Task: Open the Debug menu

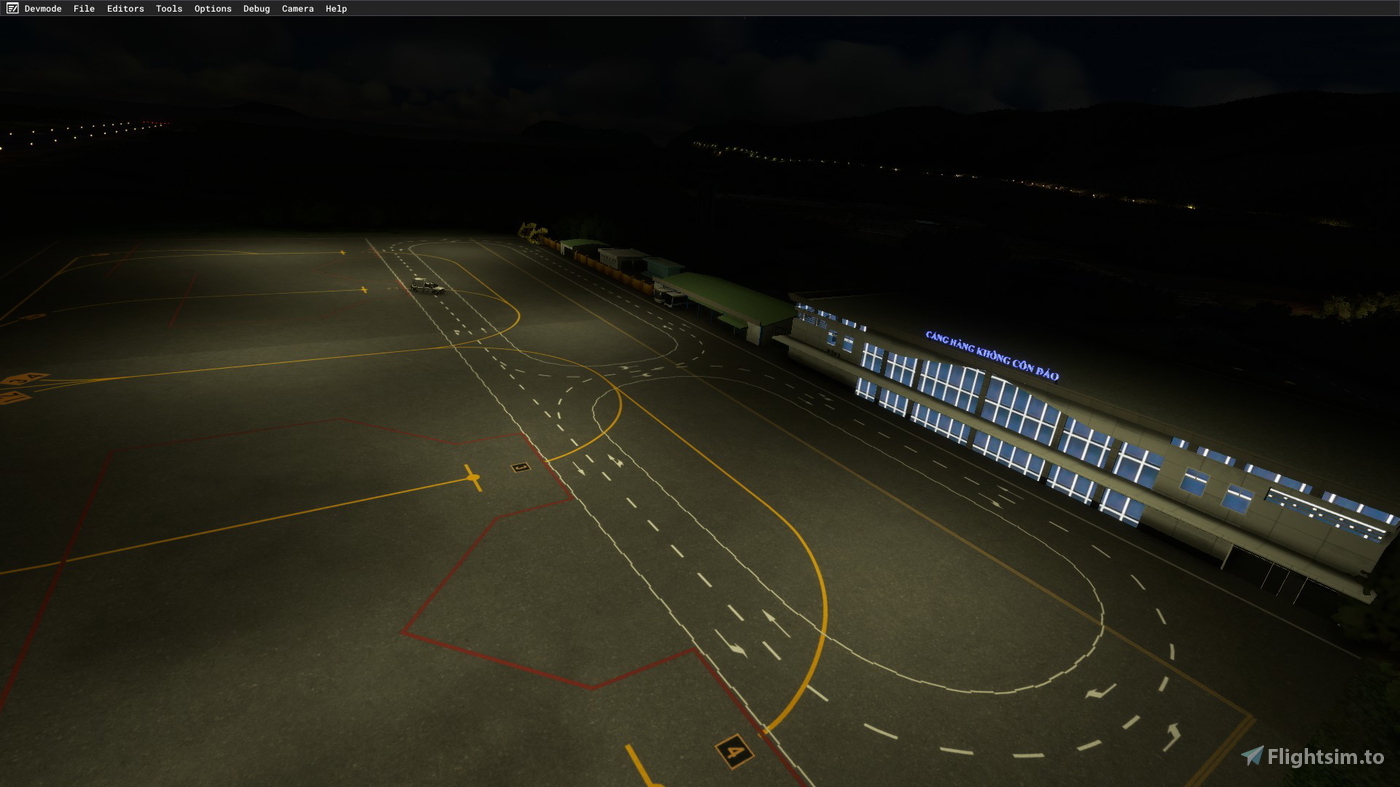Action: point(256,8)
